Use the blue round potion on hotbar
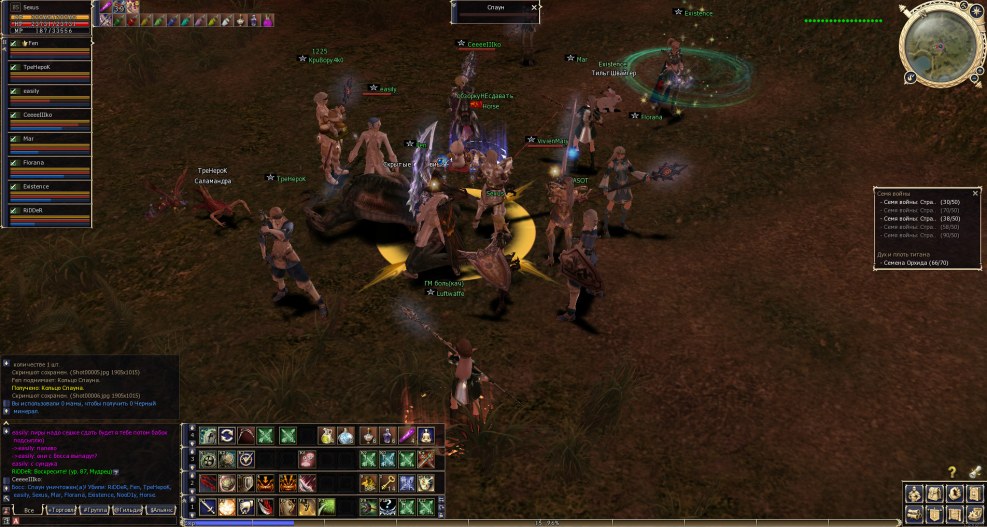 [x=346, y=435]
